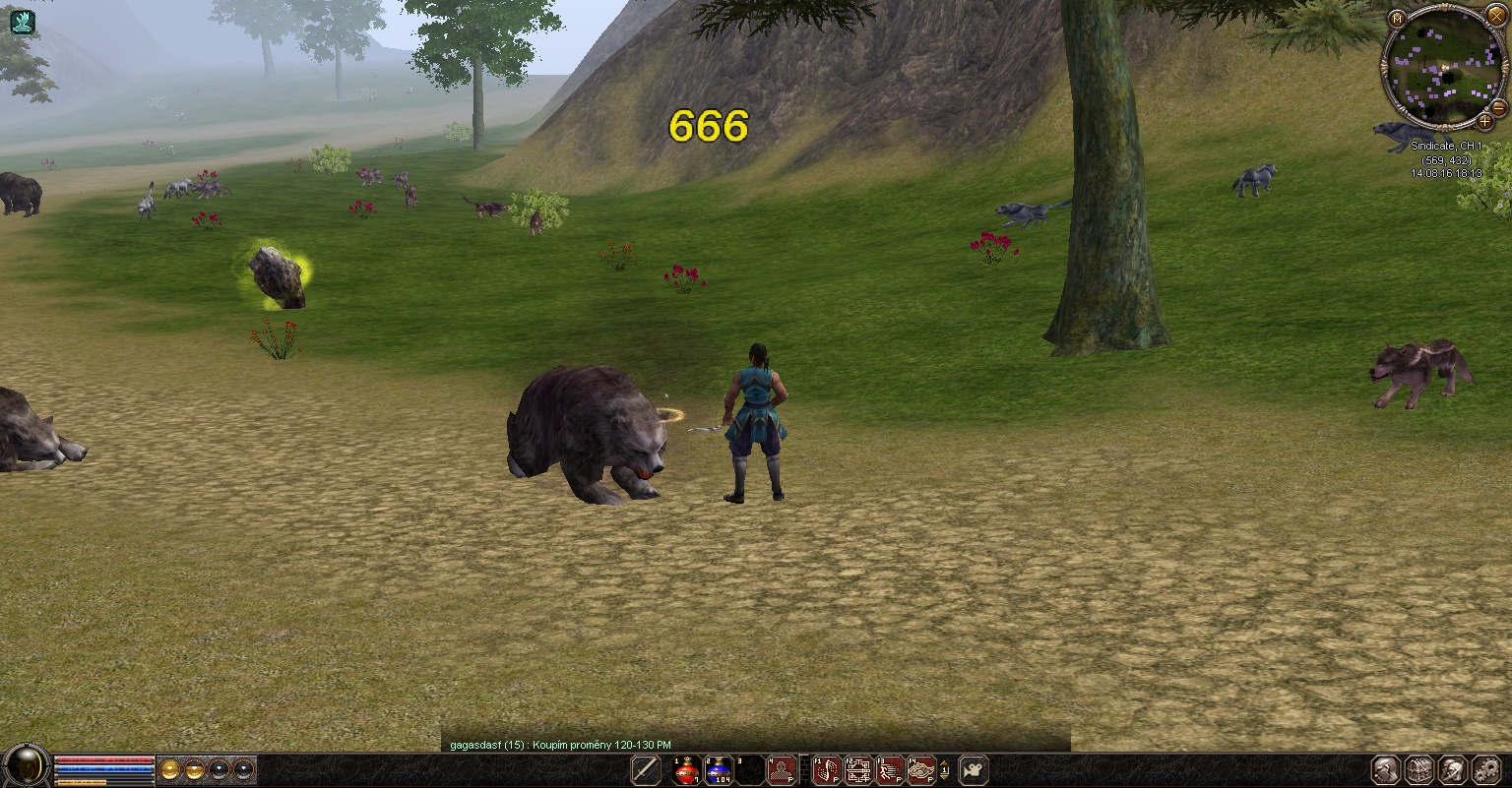Viewport: 1512px width, 788px height.
Task: Click the first gold coin button beside status bars
Action: [x=169, y=769]
